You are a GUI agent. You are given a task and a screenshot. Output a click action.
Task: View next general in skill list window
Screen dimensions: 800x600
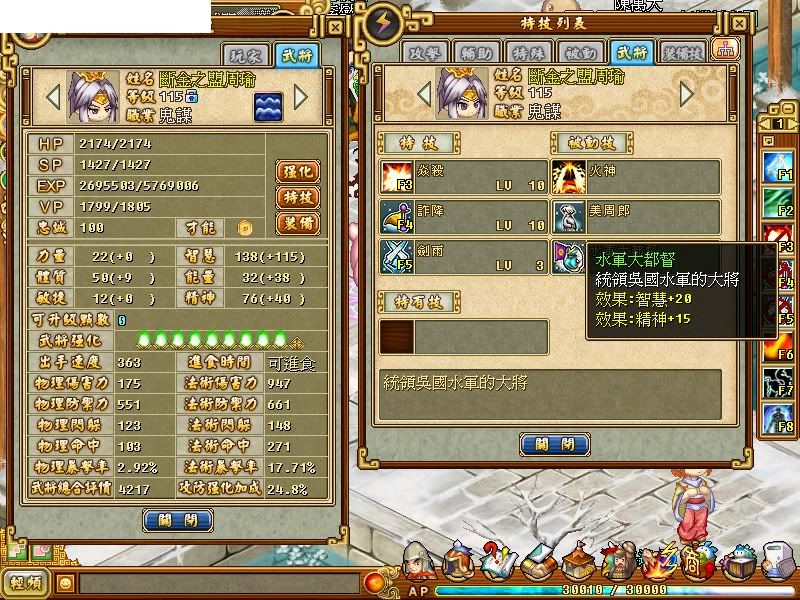pyautogui.click(x=686, y=94)
